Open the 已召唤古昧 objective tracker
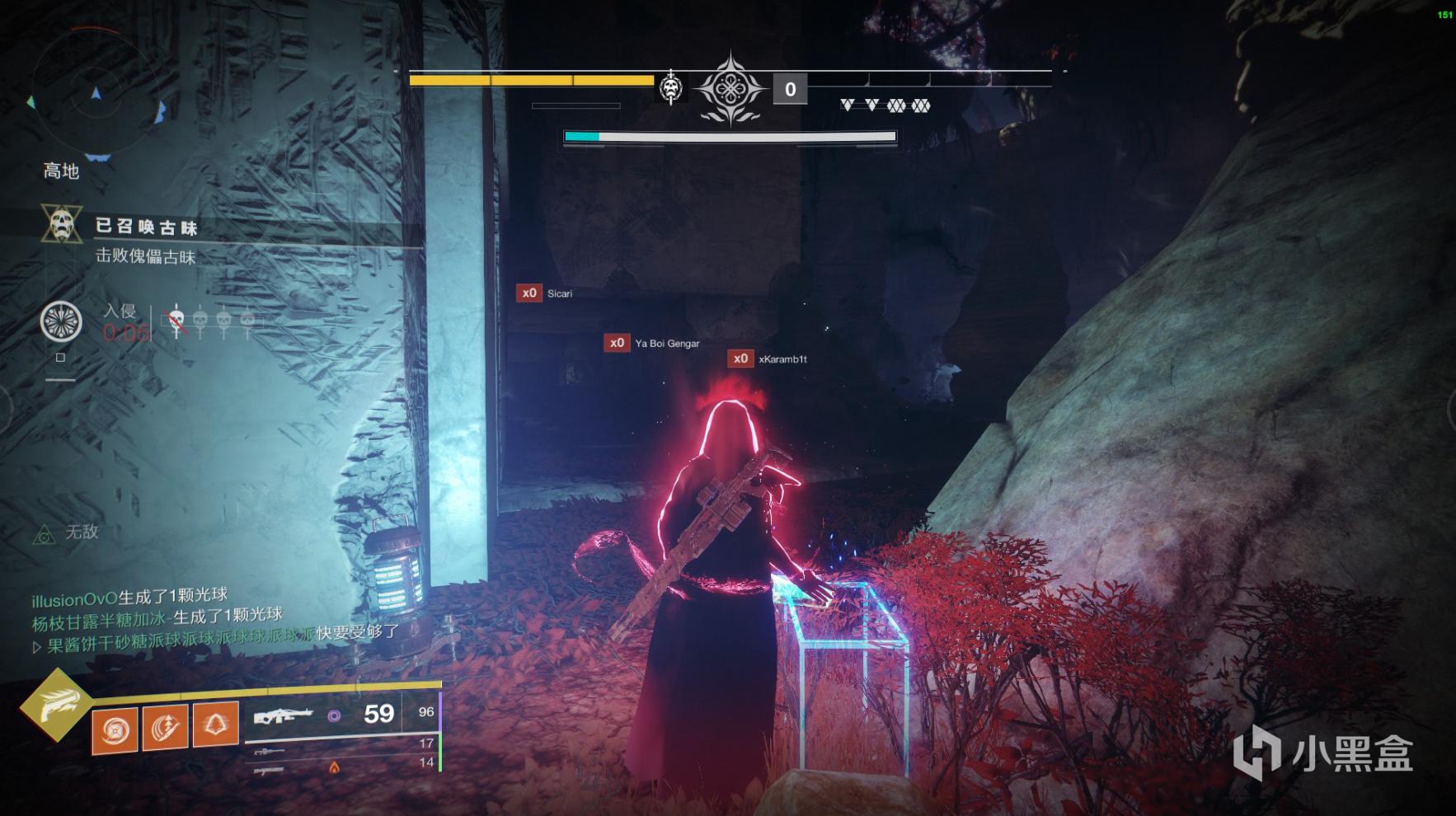 click(147, 227)
